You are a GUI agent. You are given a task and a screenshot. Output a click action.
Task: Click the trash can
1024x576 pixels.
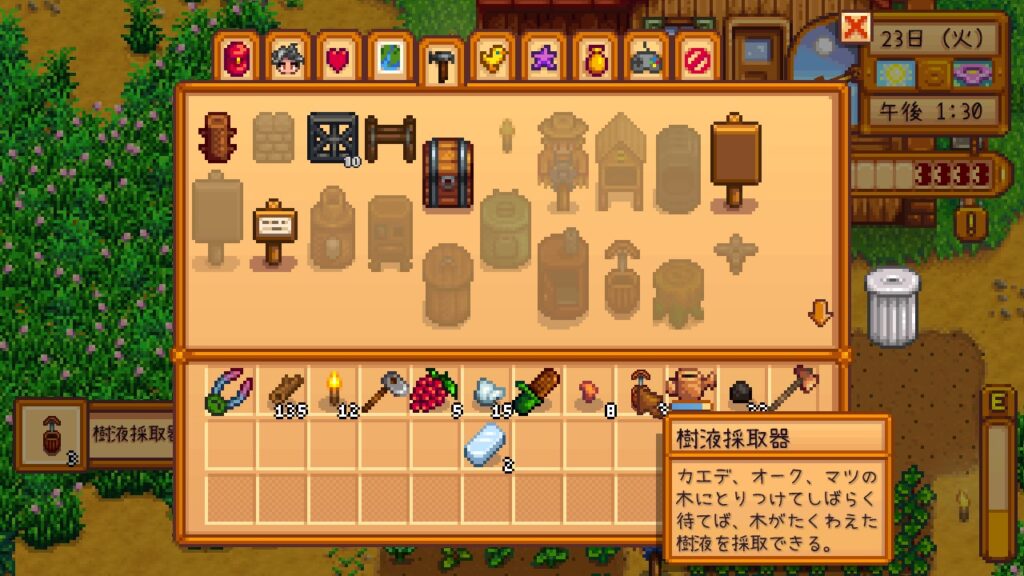click(891, 307)
